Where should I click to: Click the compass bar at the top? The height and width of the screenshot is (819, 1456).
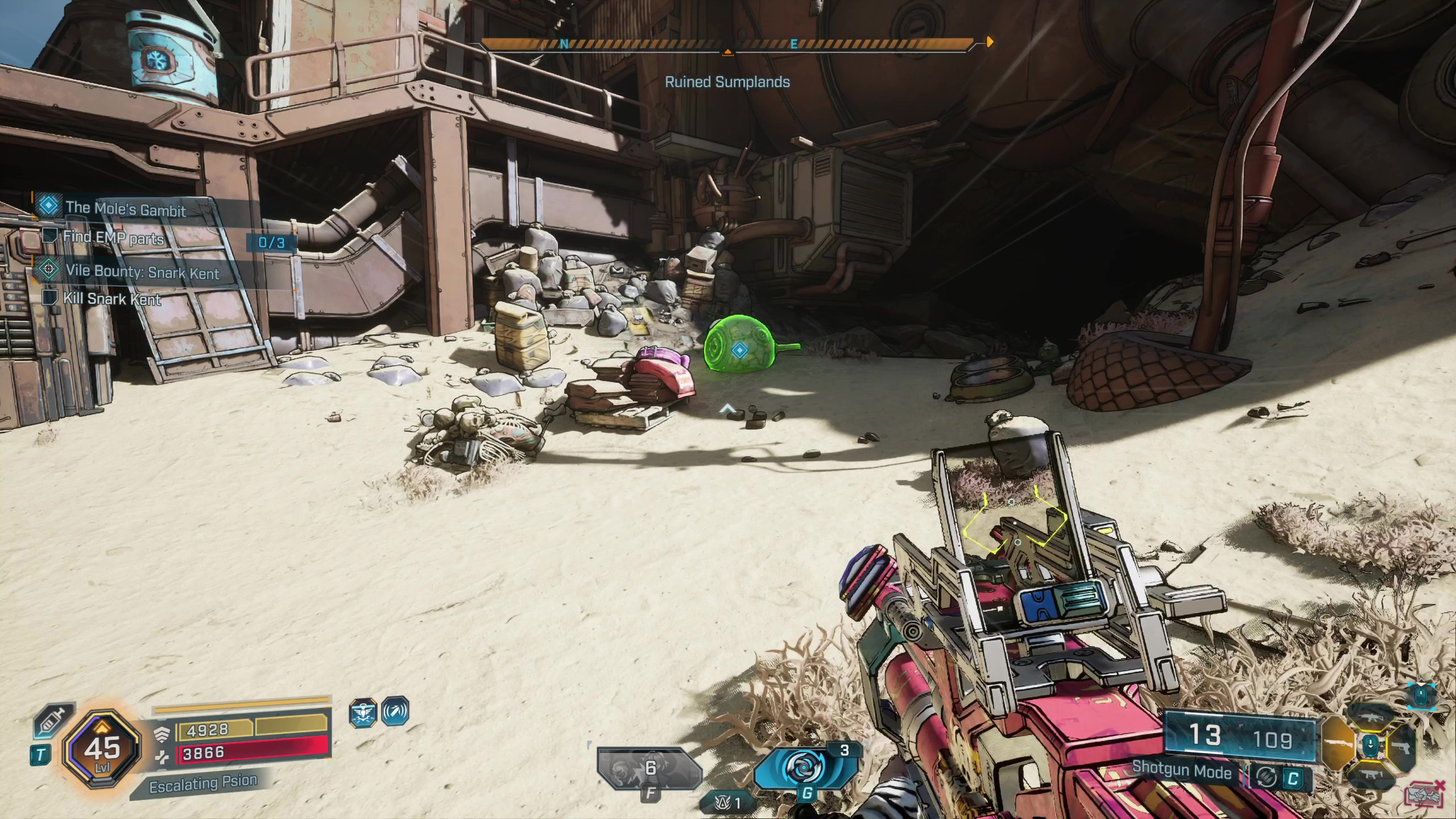(x=727, y=43)
